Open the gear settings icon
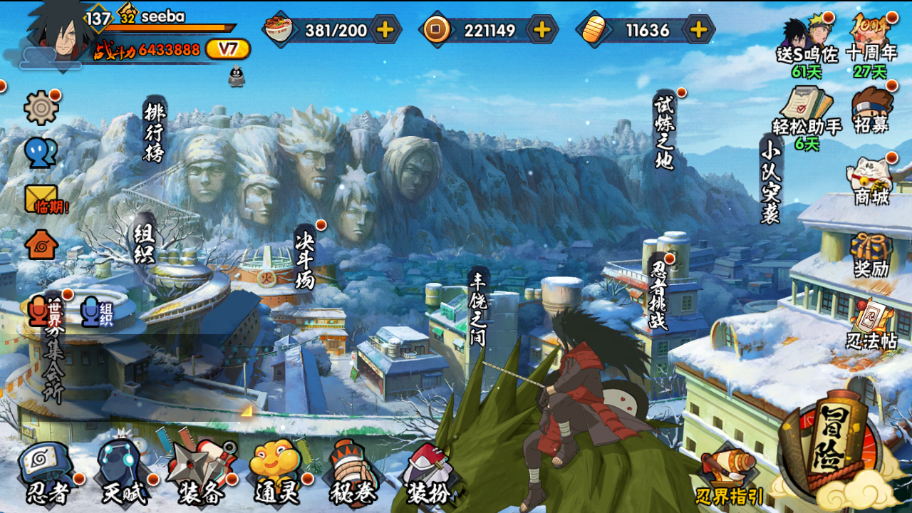Image resolution: width=912 pixels, height=513 pixels. (x=41, y=107)
